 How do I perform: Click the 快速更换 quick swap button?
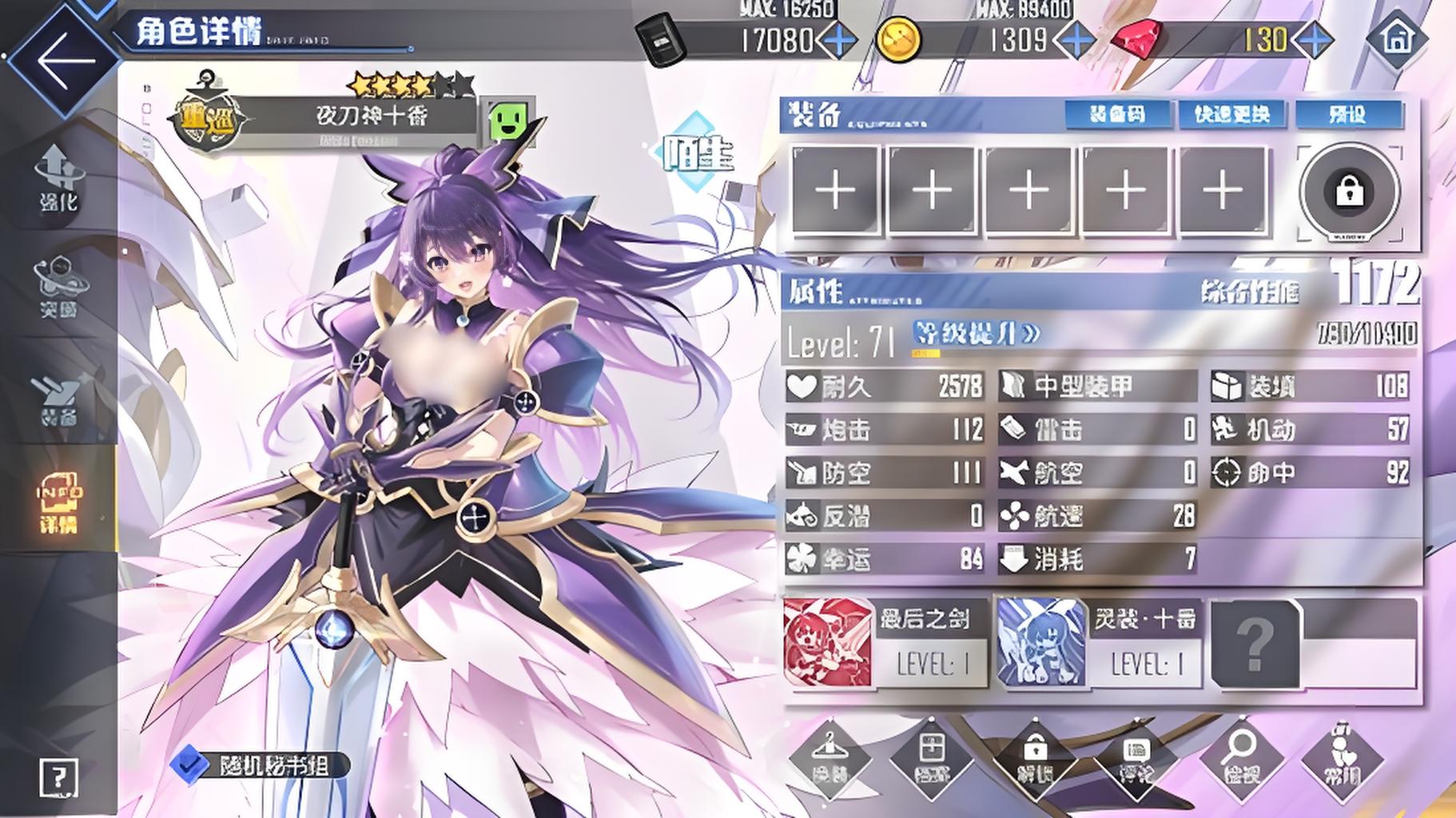(x=1231, y=114)
